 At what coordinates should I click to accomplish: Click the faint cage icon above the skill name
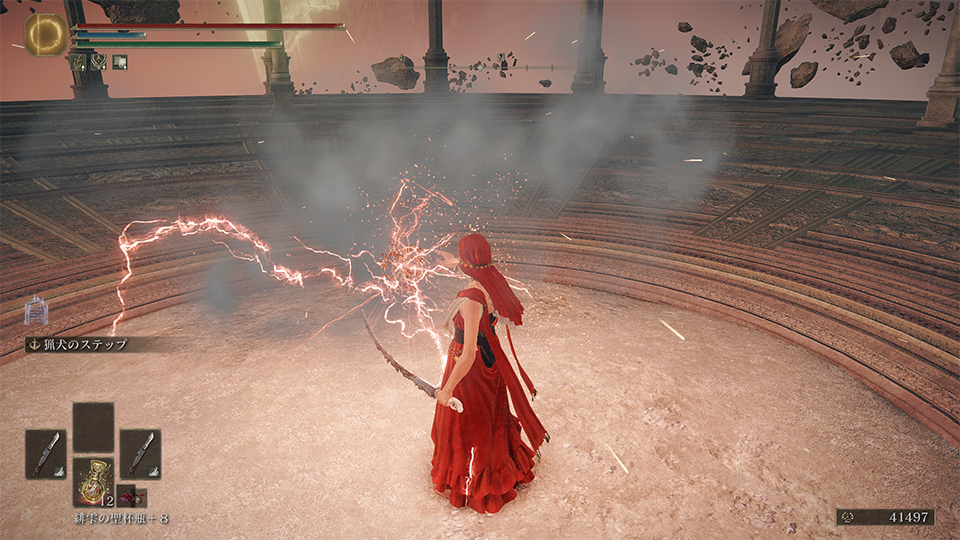[x=37, y=311]
